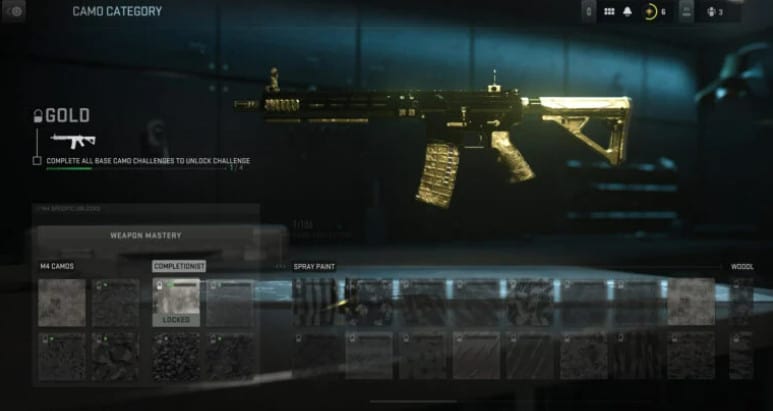
Task: Open the Weapon Mastery panel header
Action: [145, 235]
